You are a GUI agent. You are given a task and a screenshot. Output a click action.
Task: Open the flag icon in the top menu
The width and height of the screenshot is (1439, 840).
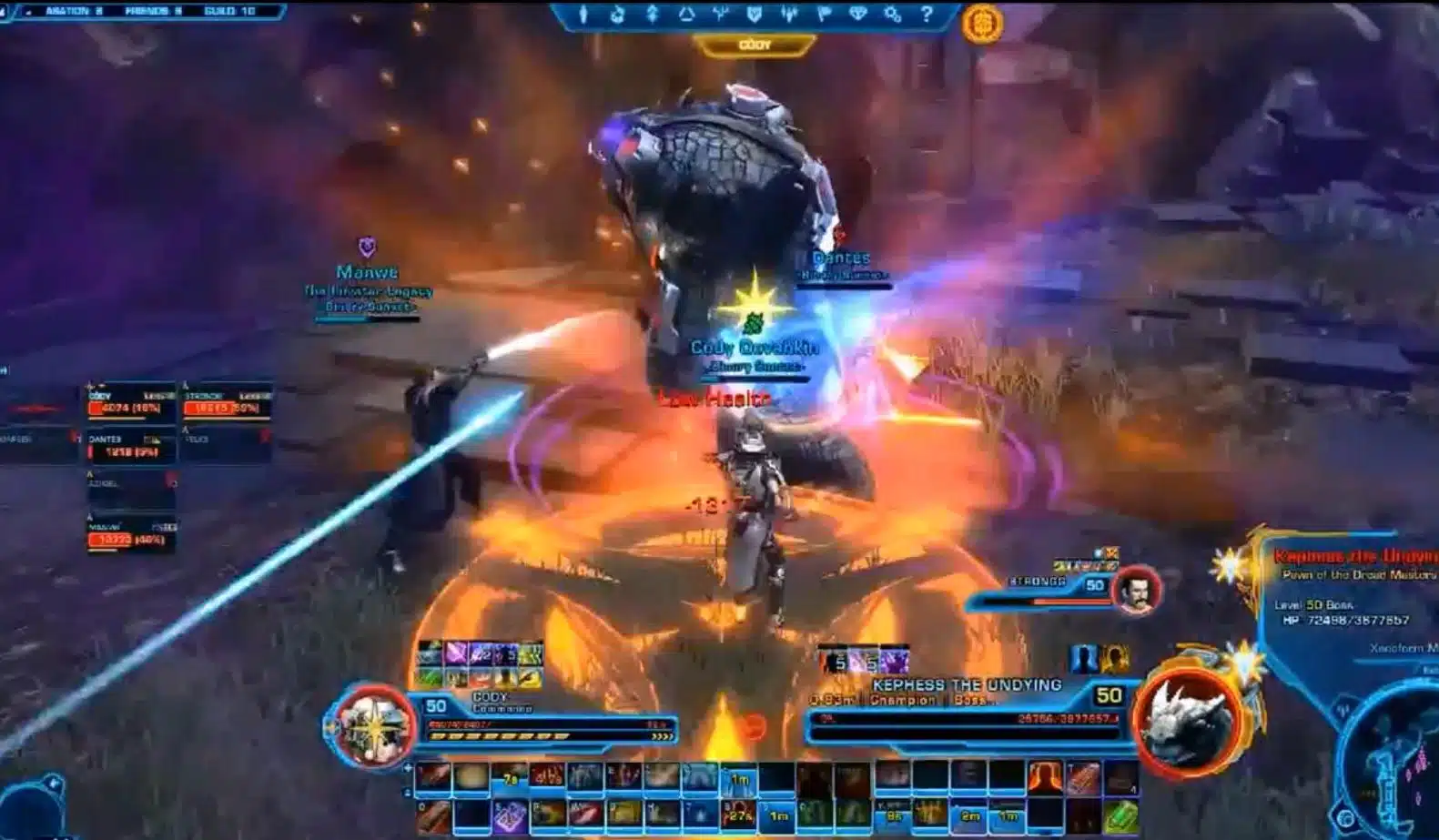click(x=824, y=15)
